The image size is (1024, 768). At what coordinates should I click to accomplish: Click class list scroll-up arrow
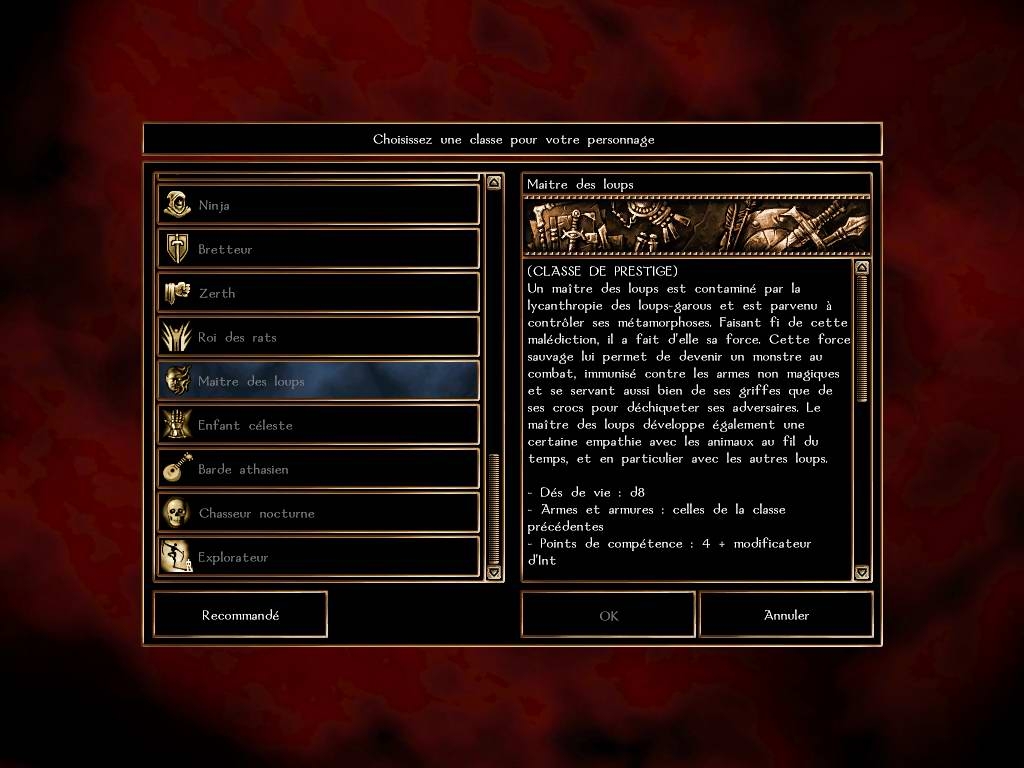tap(494, 183)
